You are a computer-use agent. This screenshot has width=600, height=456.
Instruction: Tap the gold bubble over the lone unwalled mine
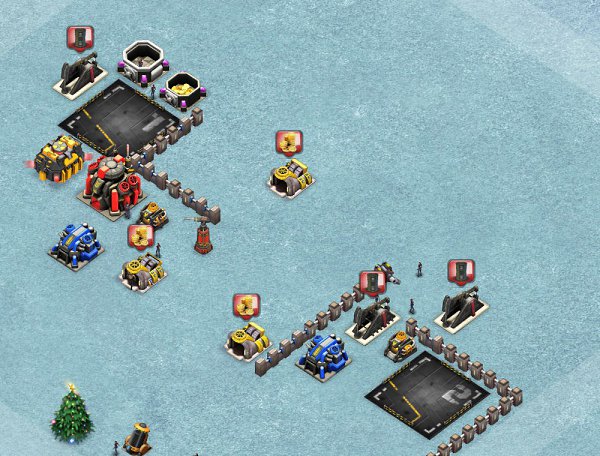289,143
